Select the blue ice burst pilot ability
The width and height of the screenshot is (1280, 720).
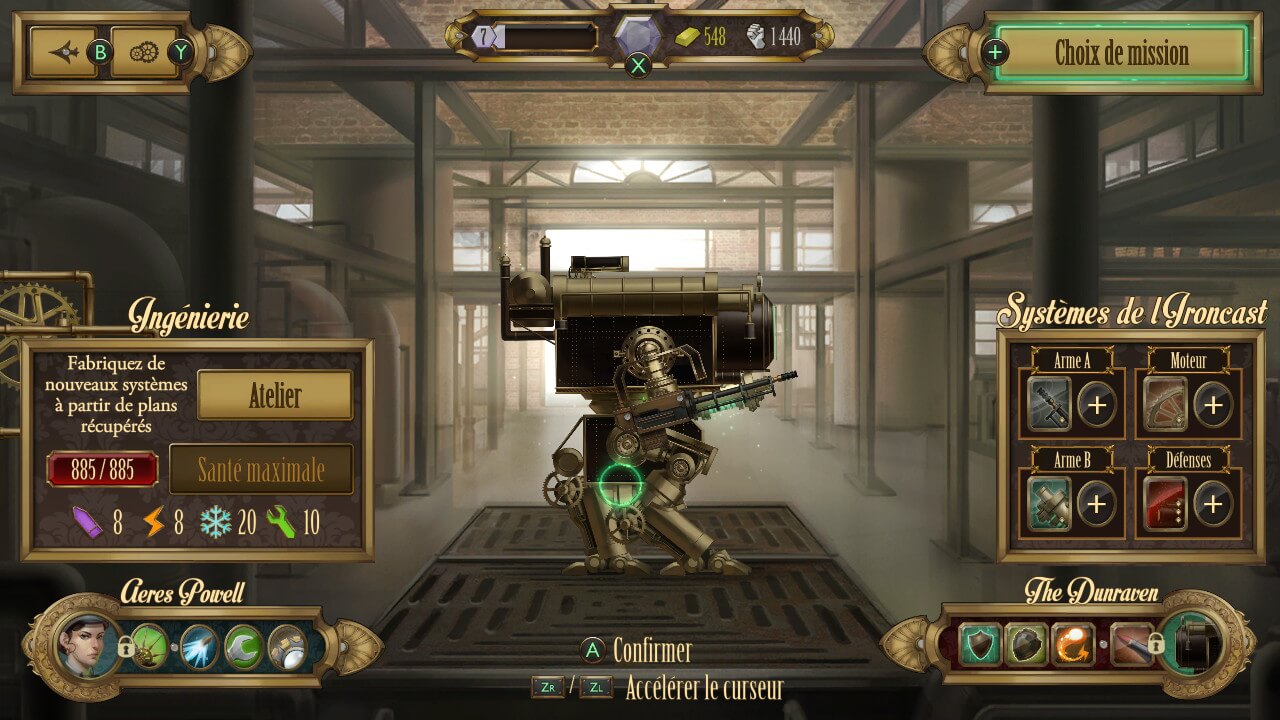pyautogui.click(x=198, y=647)
